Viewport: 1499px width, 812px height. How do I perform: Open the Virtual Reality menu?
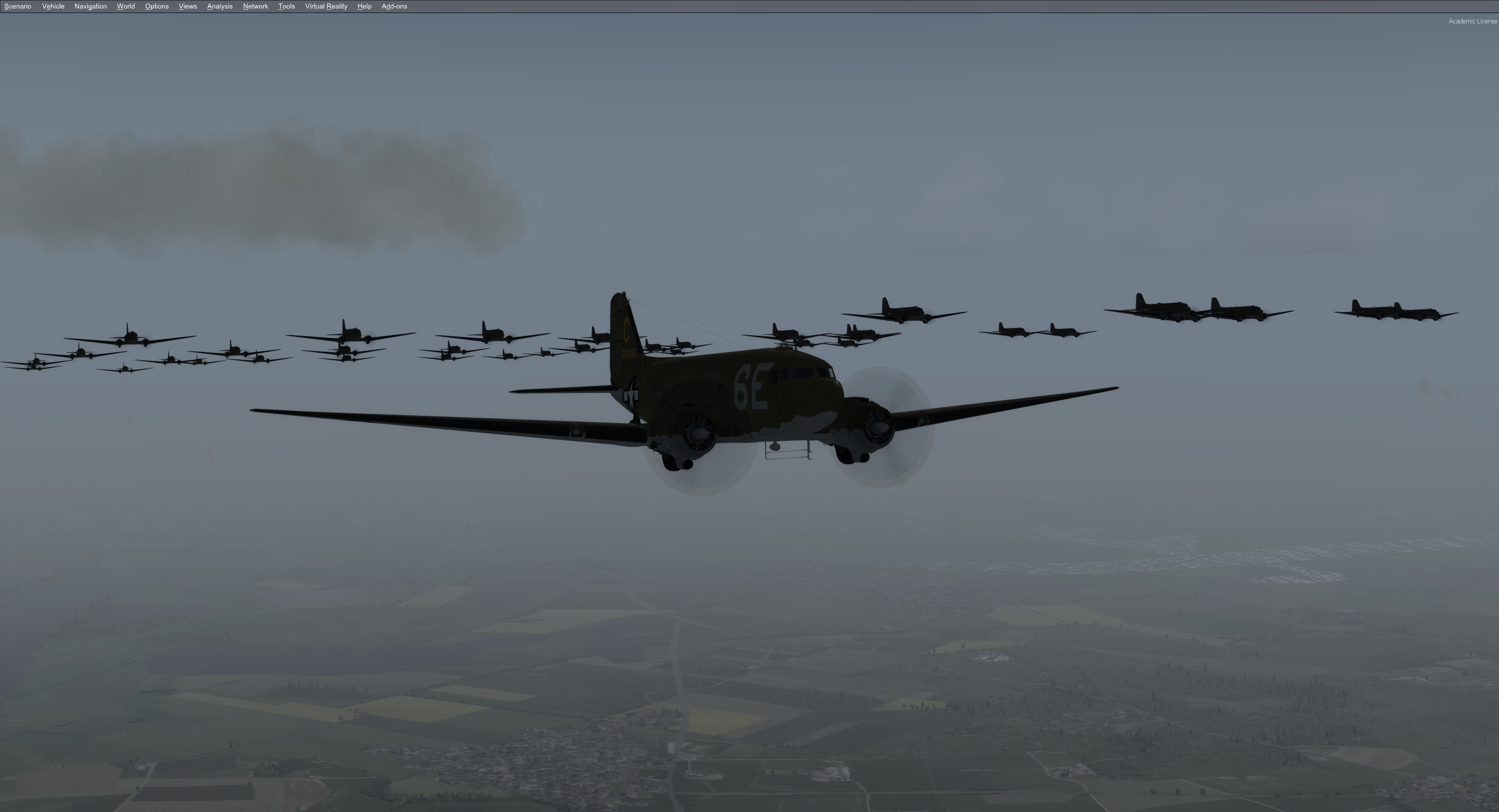pyautogui.click(x=326, y=6)
